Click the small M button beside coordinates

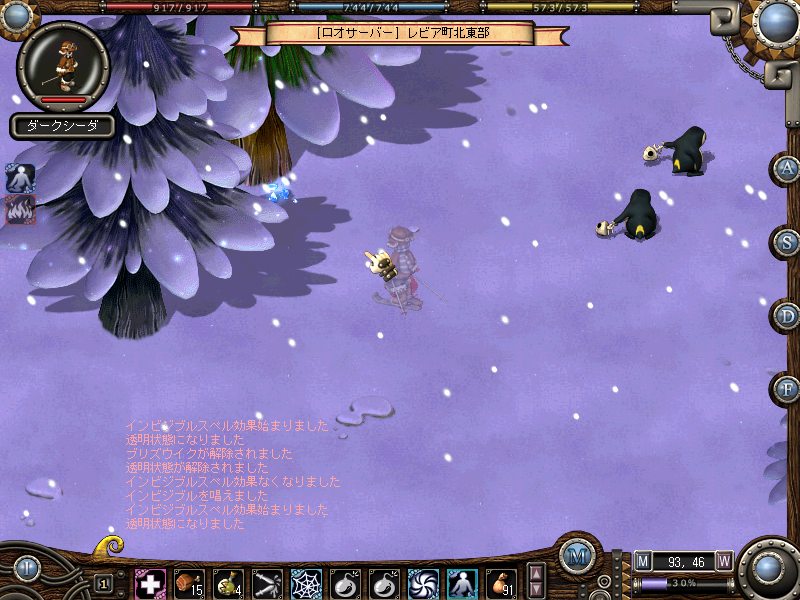click(x=642, y=560)
